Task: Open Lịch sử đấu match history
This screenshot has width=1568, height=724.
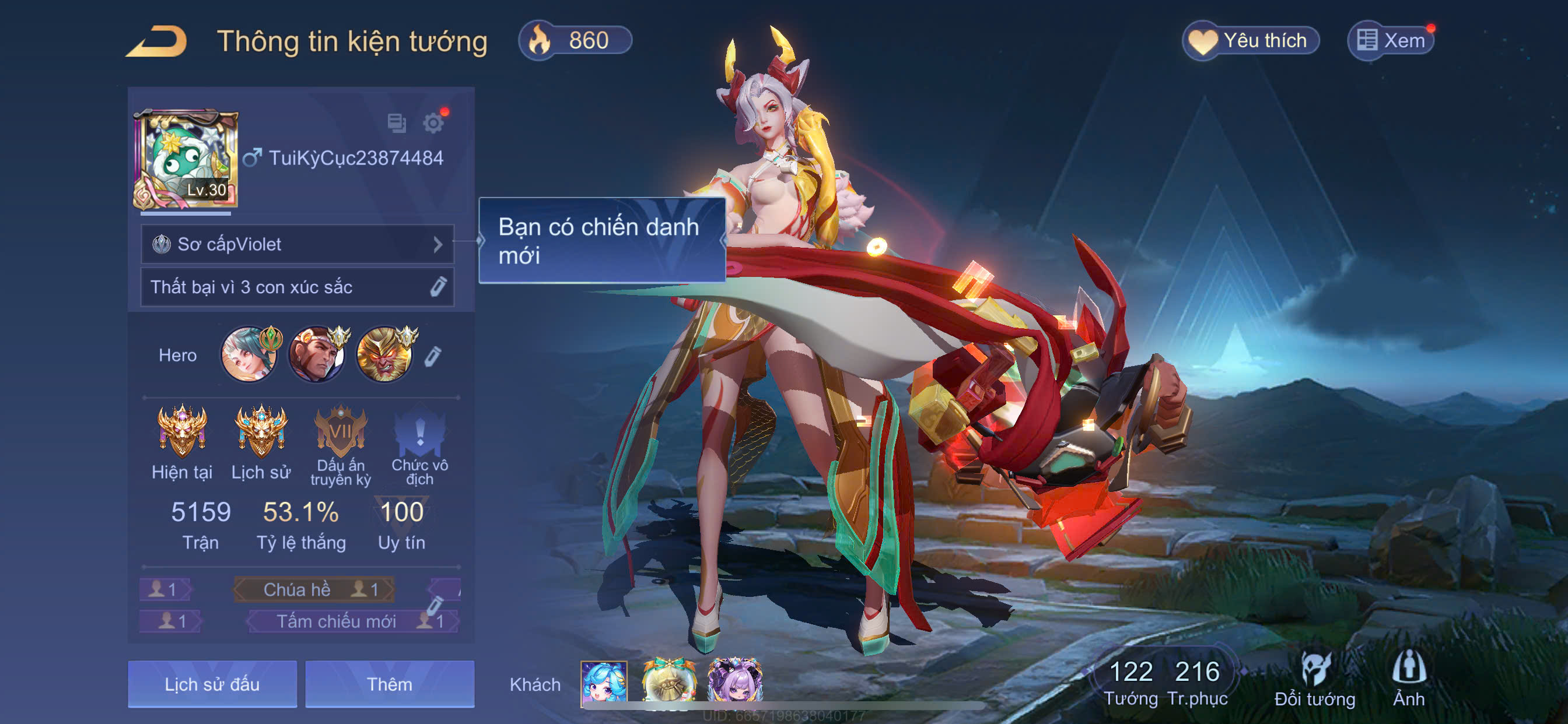Action: pos(212,684)
